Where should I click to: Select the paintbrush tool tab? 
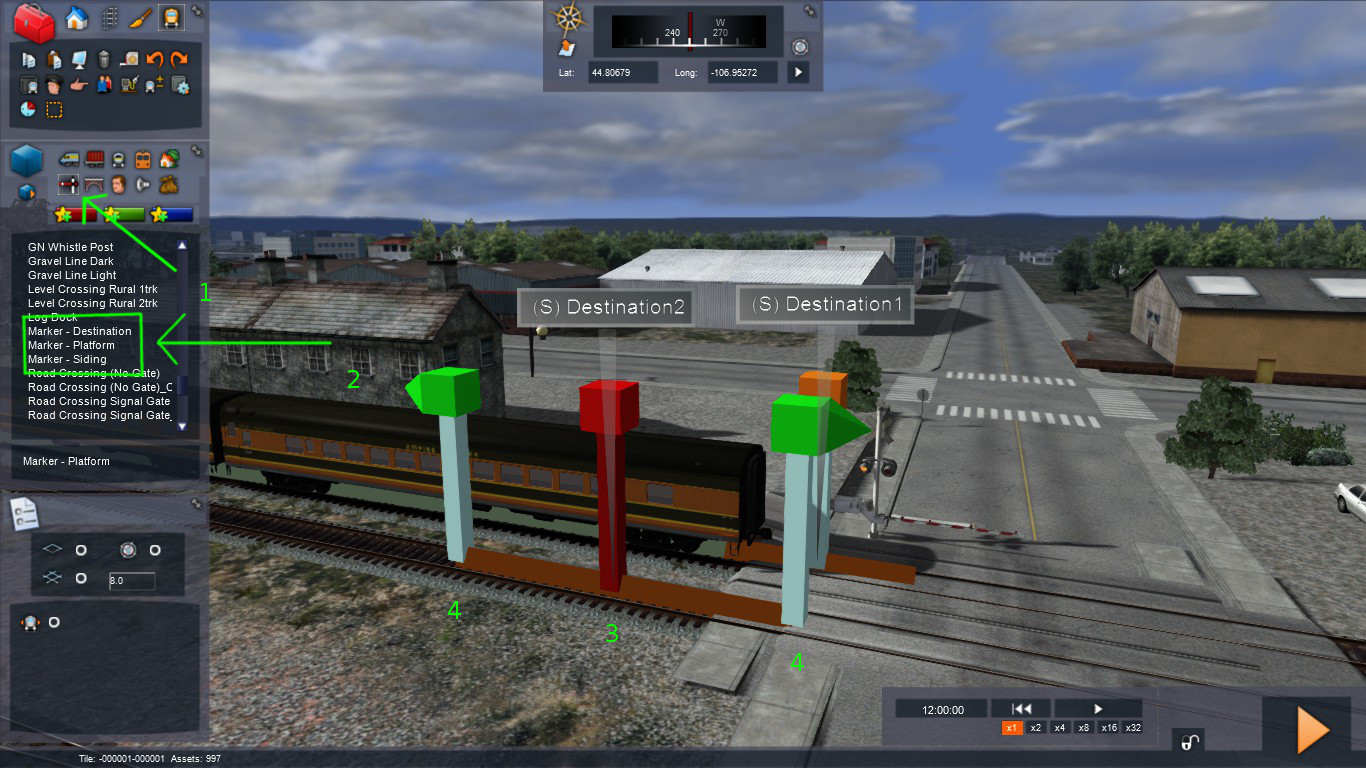(140, 17)
